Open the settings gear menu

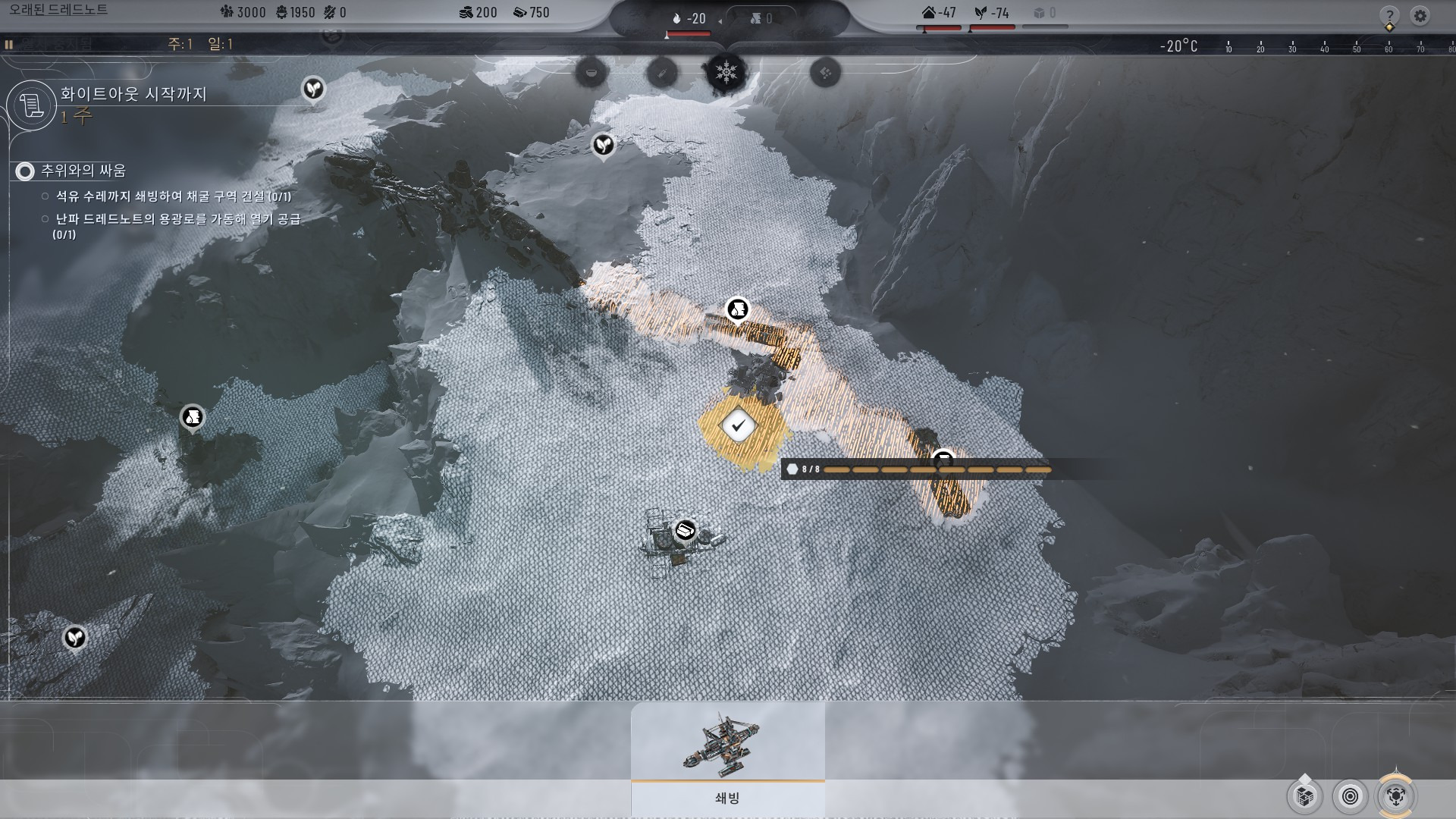pos(1420,15)
